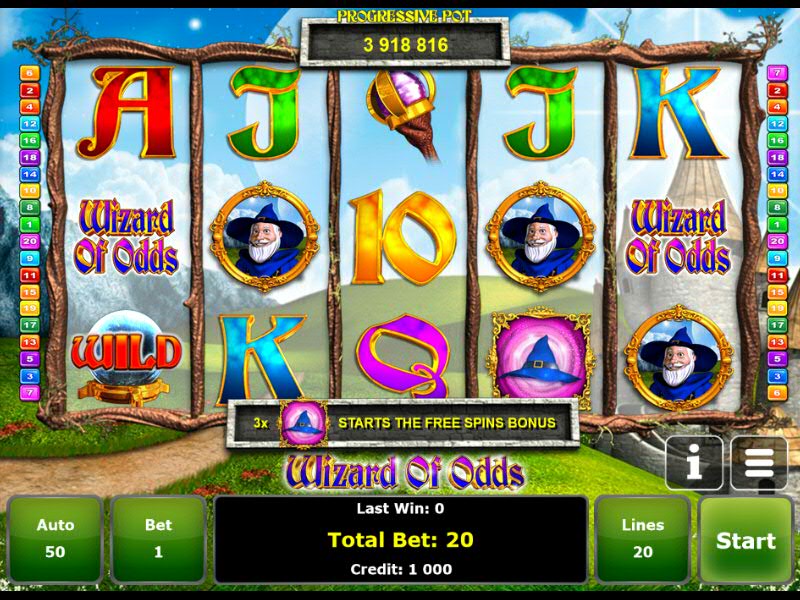Adjust the Lines count button
800x600 pixels.
pyautogui.click(x=642, y=538)
